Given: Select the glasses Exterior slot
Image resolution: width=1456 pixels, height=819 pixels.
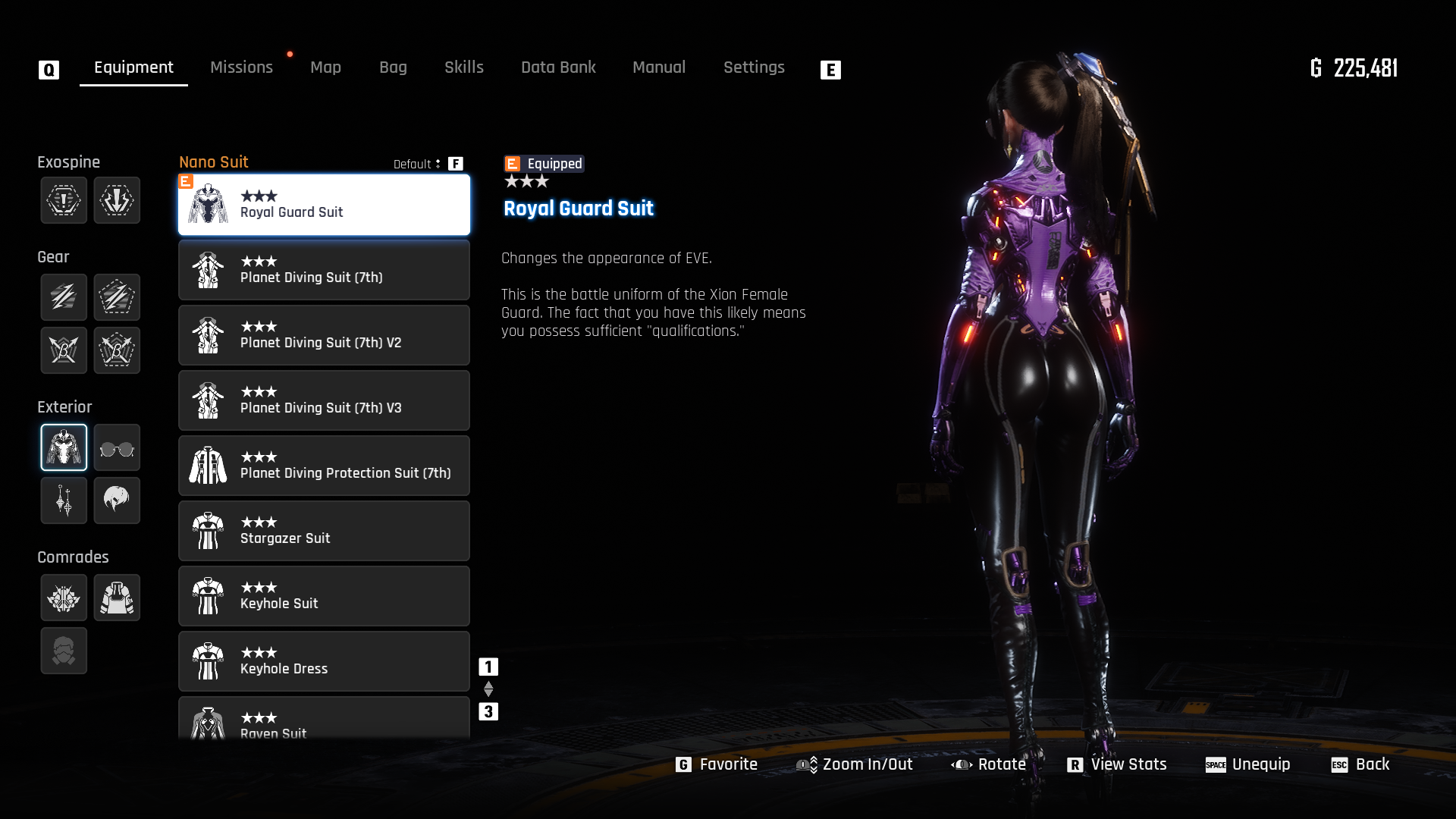Looking at the screenshot, I should click(x=117, y=447).
